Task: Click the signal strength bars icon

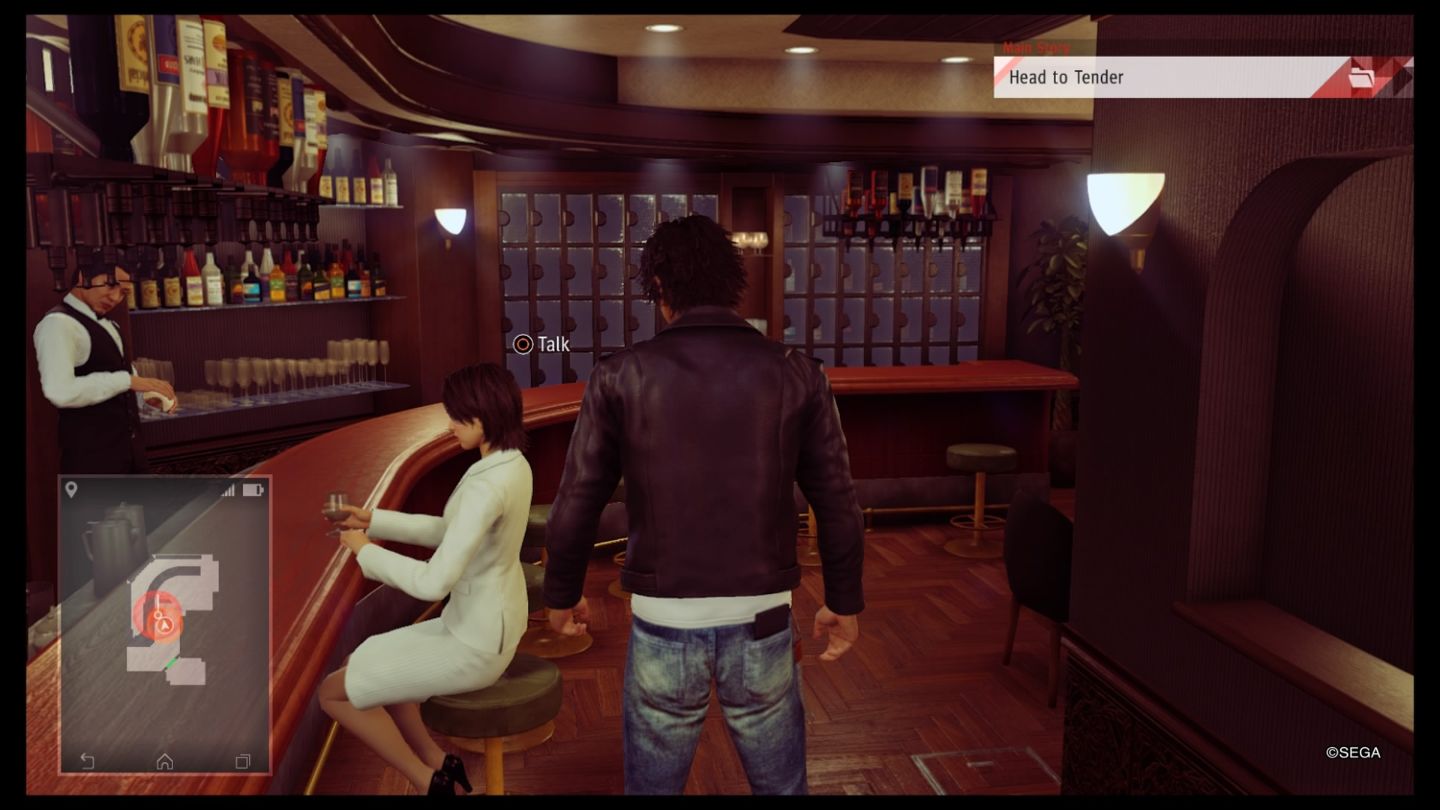Action: point(230,488)
